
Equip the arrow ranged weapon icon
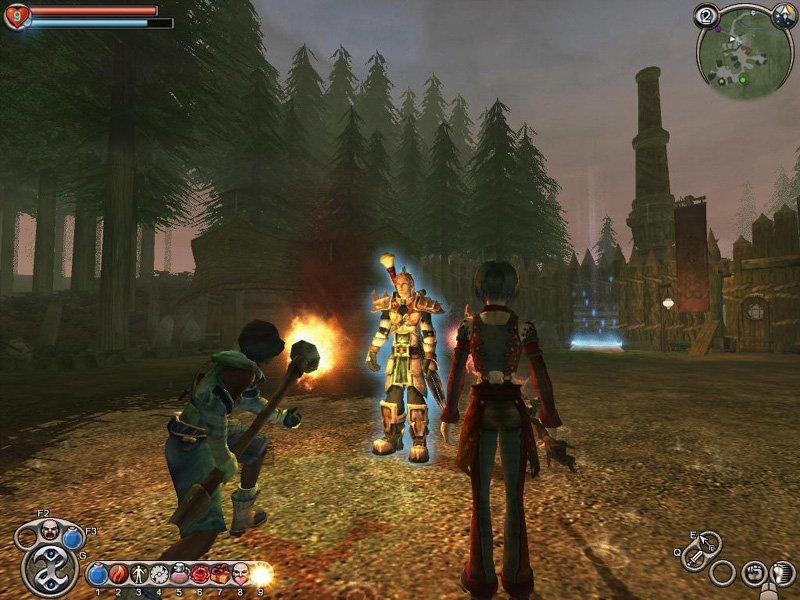(x=709, y=545)
